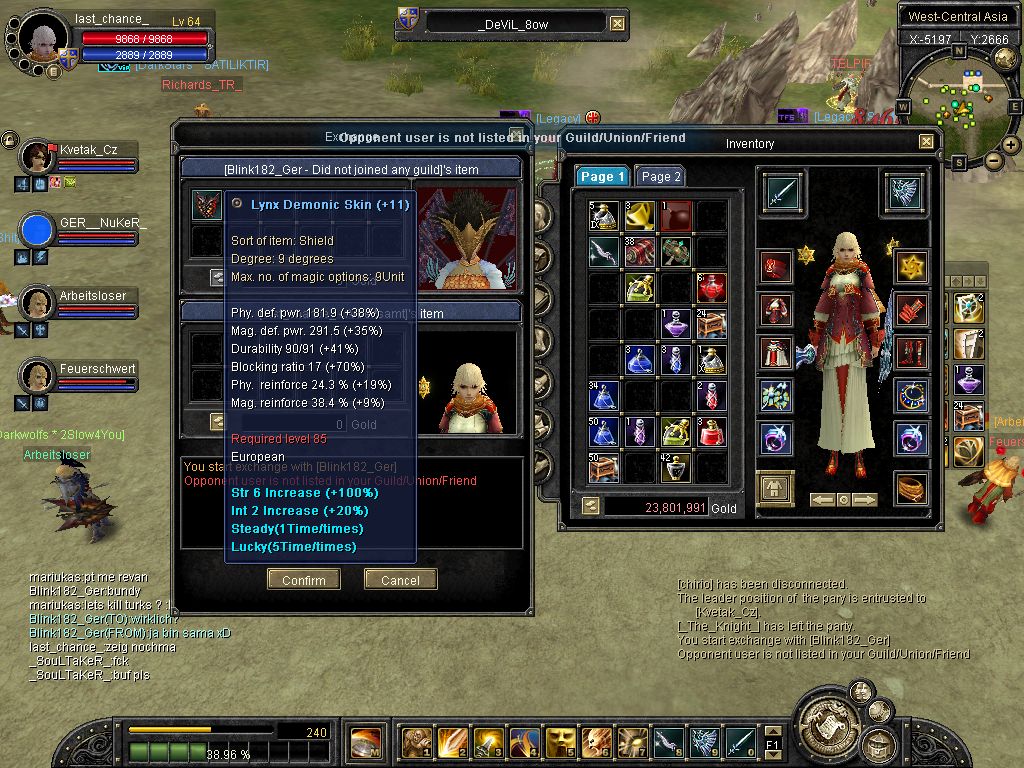Switch to inventory Page 2
1024x768 pixels.
coord(660,176)
